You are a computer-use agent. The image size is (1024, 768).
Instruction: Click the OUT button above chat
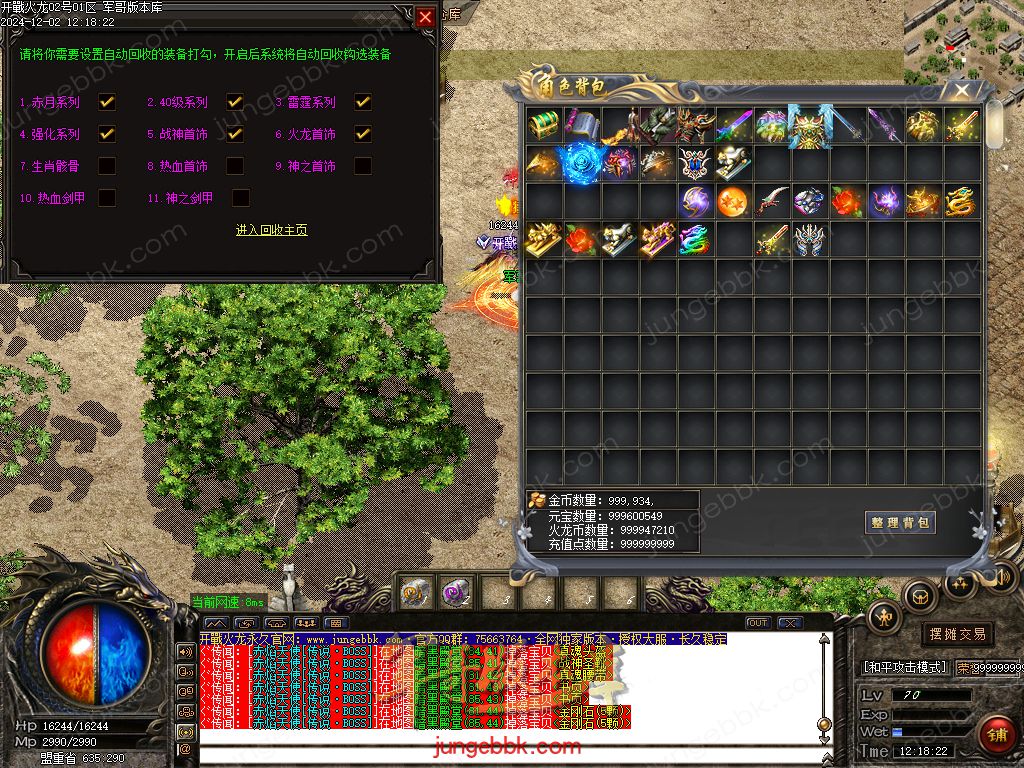click(x=758, y=623)
